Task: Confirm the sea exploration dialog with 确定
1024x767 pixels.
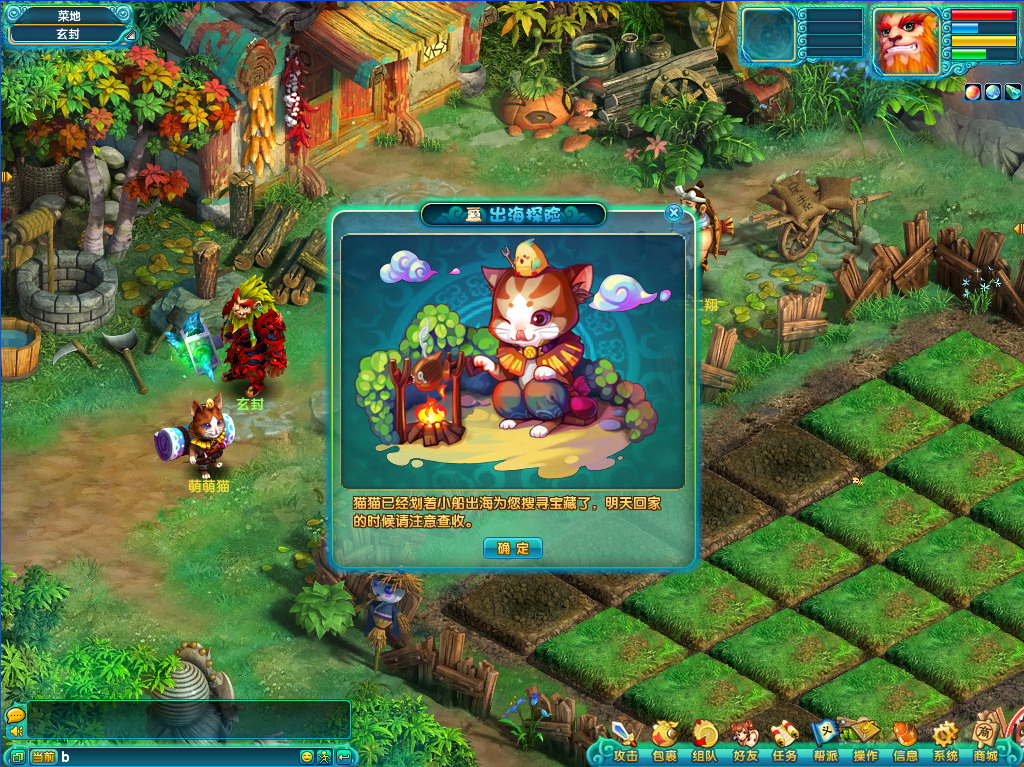Action: pos(512,548)
